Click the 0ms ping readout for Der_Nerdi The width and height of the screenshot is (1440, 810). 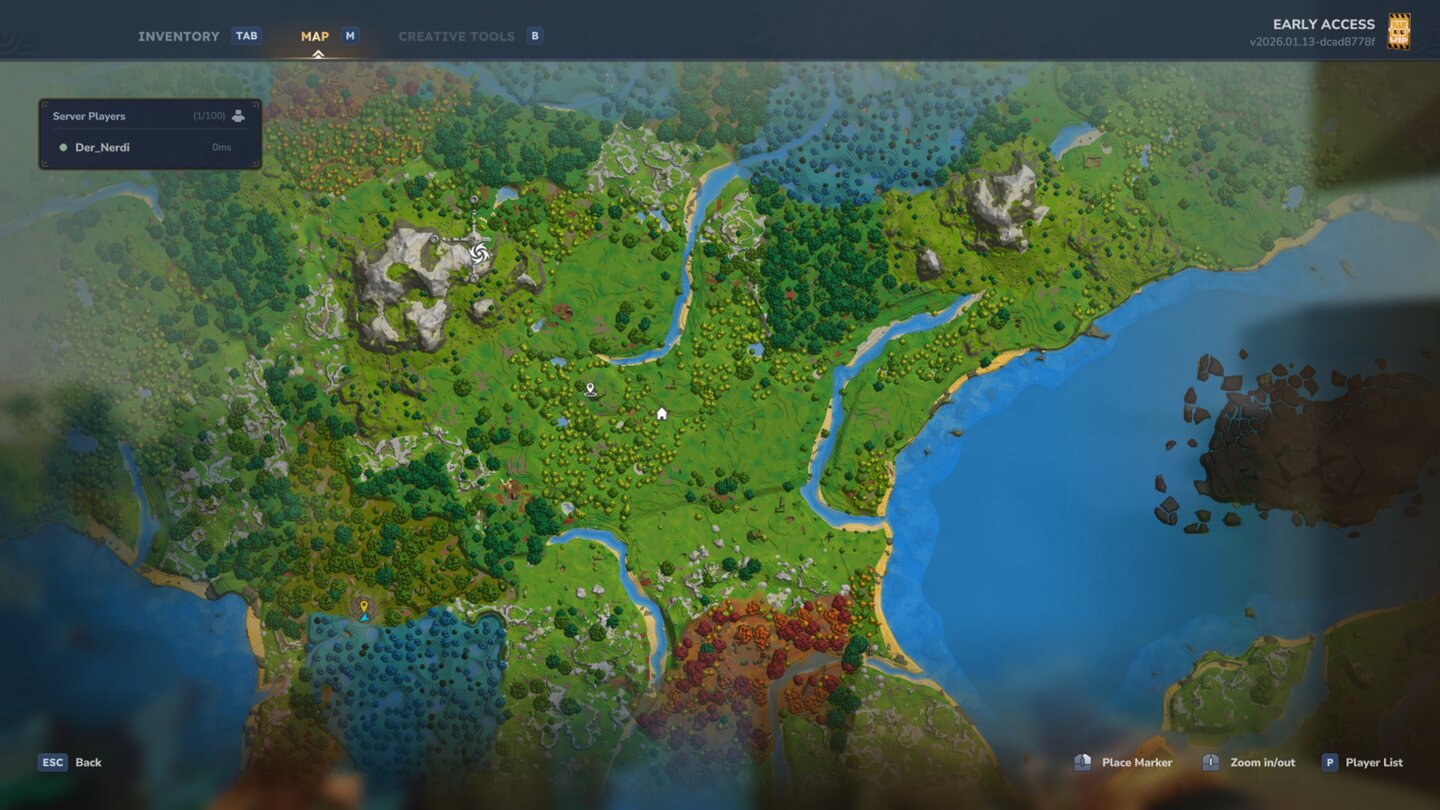(x=222, y=147)
